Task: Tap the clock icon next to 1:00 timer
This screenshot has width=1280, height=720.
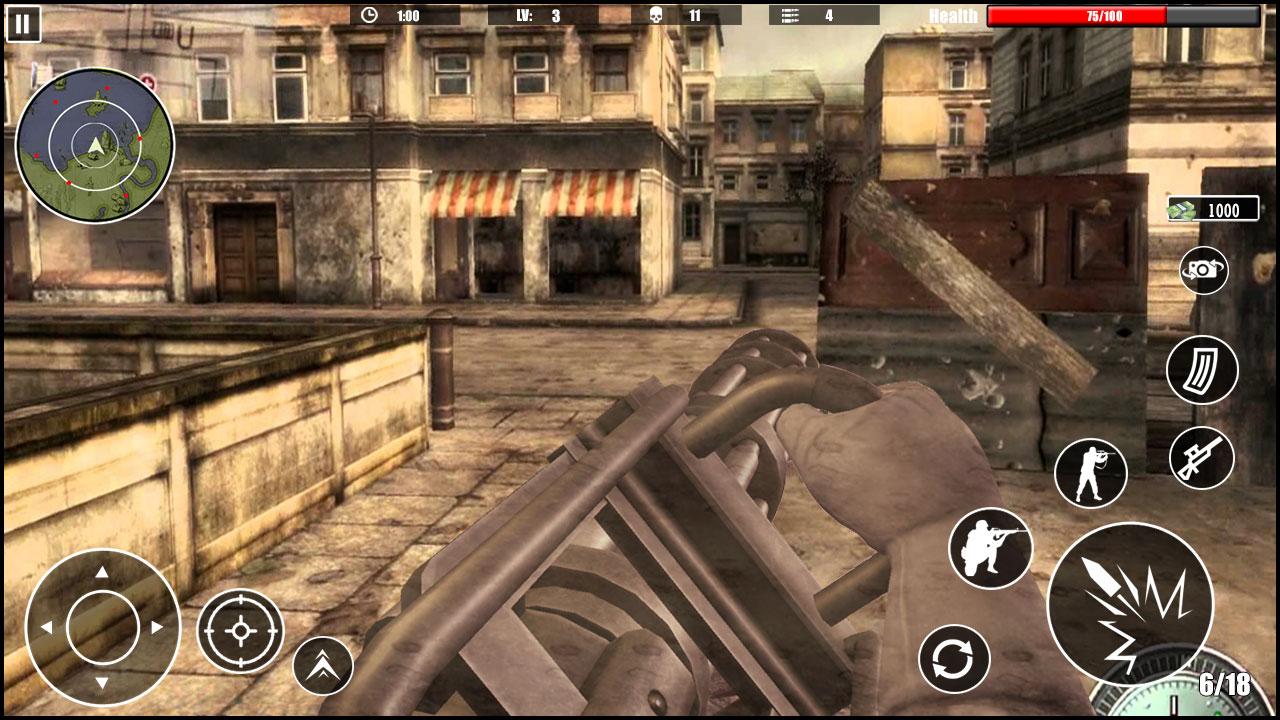Action: point(367,14)
